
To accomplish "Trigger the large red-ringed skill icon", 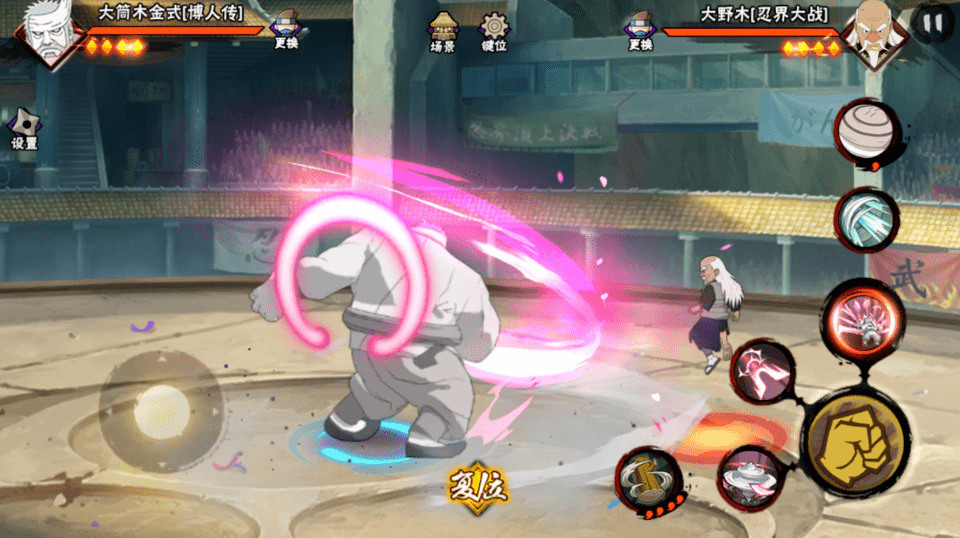I will tap(863, 318).
